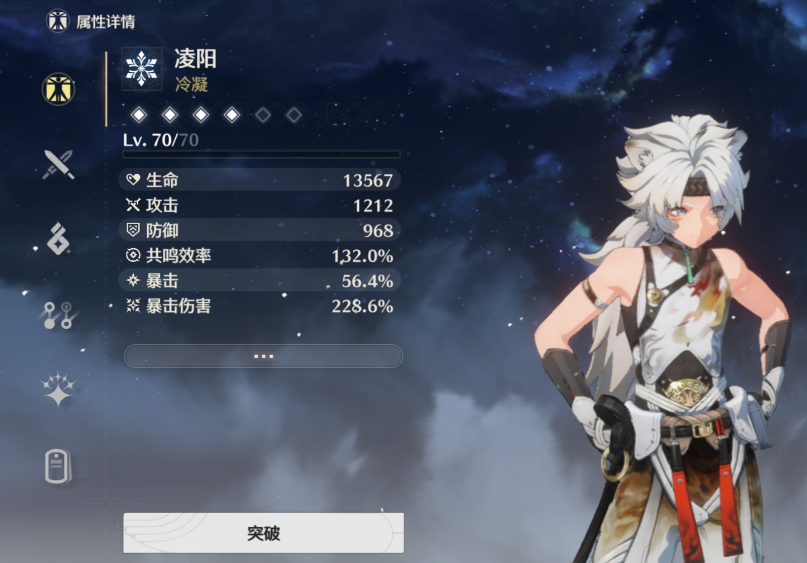Select the 暴击伤害 crit damage row
The height and width of the screenshot is (563, 807).
pos(261,306)
